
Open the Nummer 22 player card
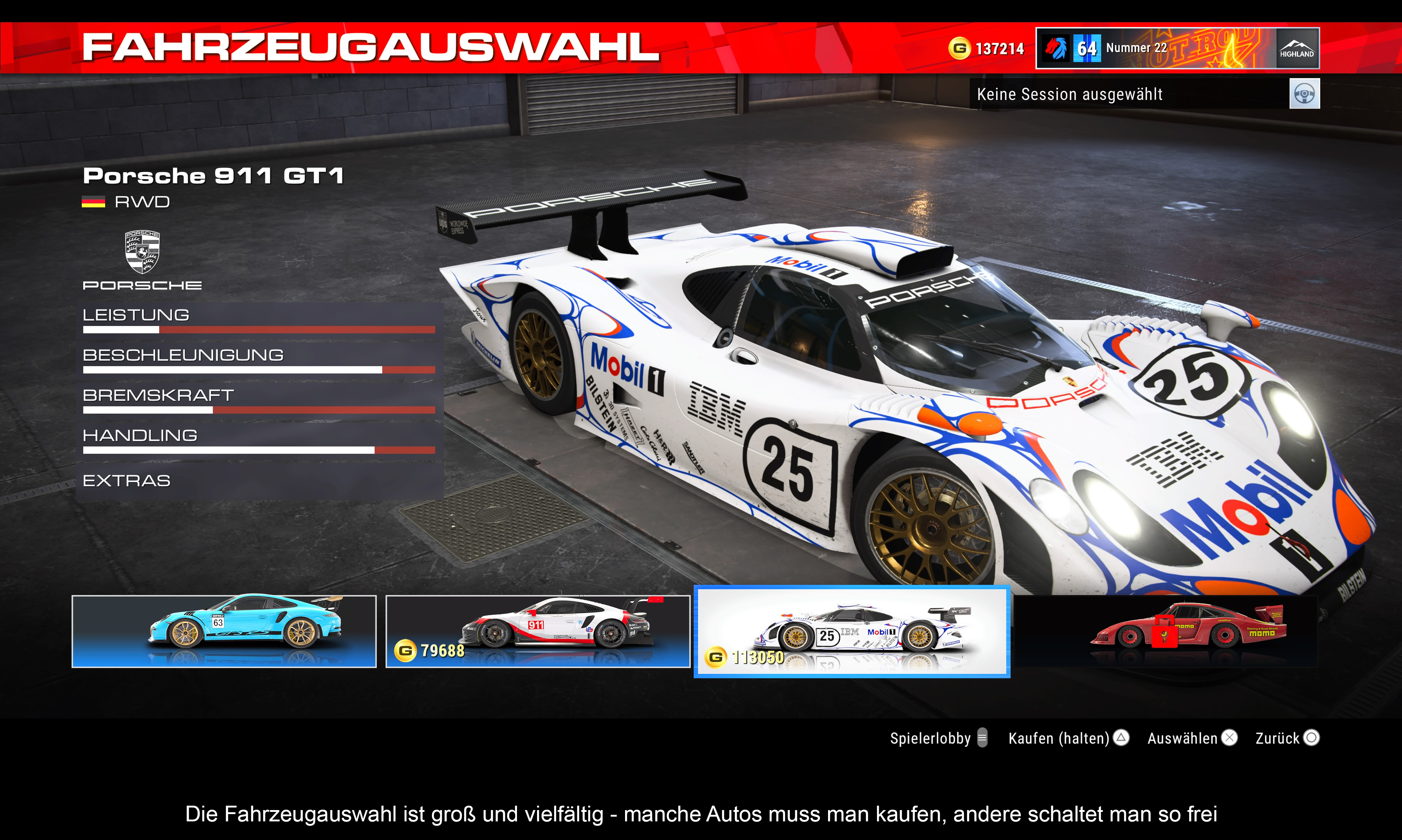1177,48
